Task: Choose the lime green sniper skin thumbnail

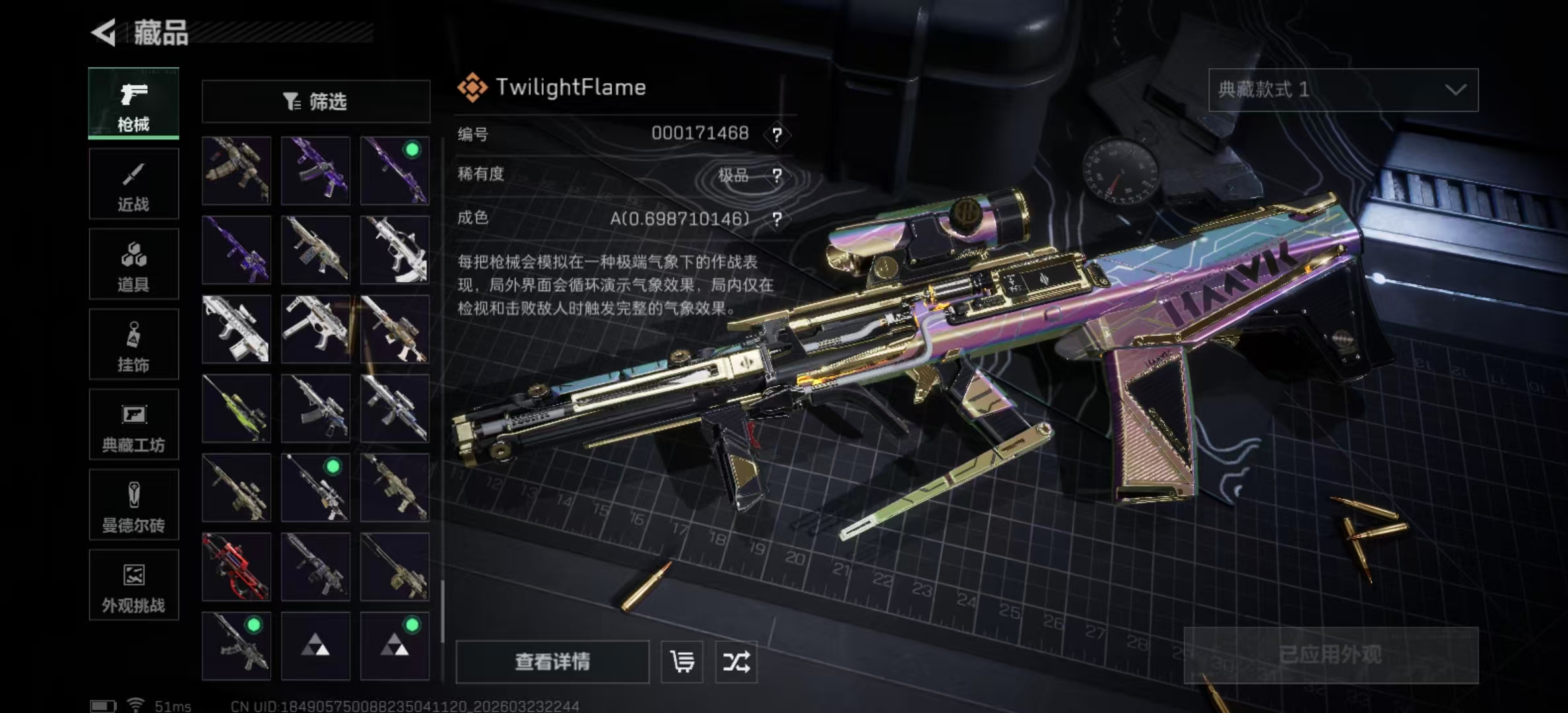Action: click(x=236, y=409)
